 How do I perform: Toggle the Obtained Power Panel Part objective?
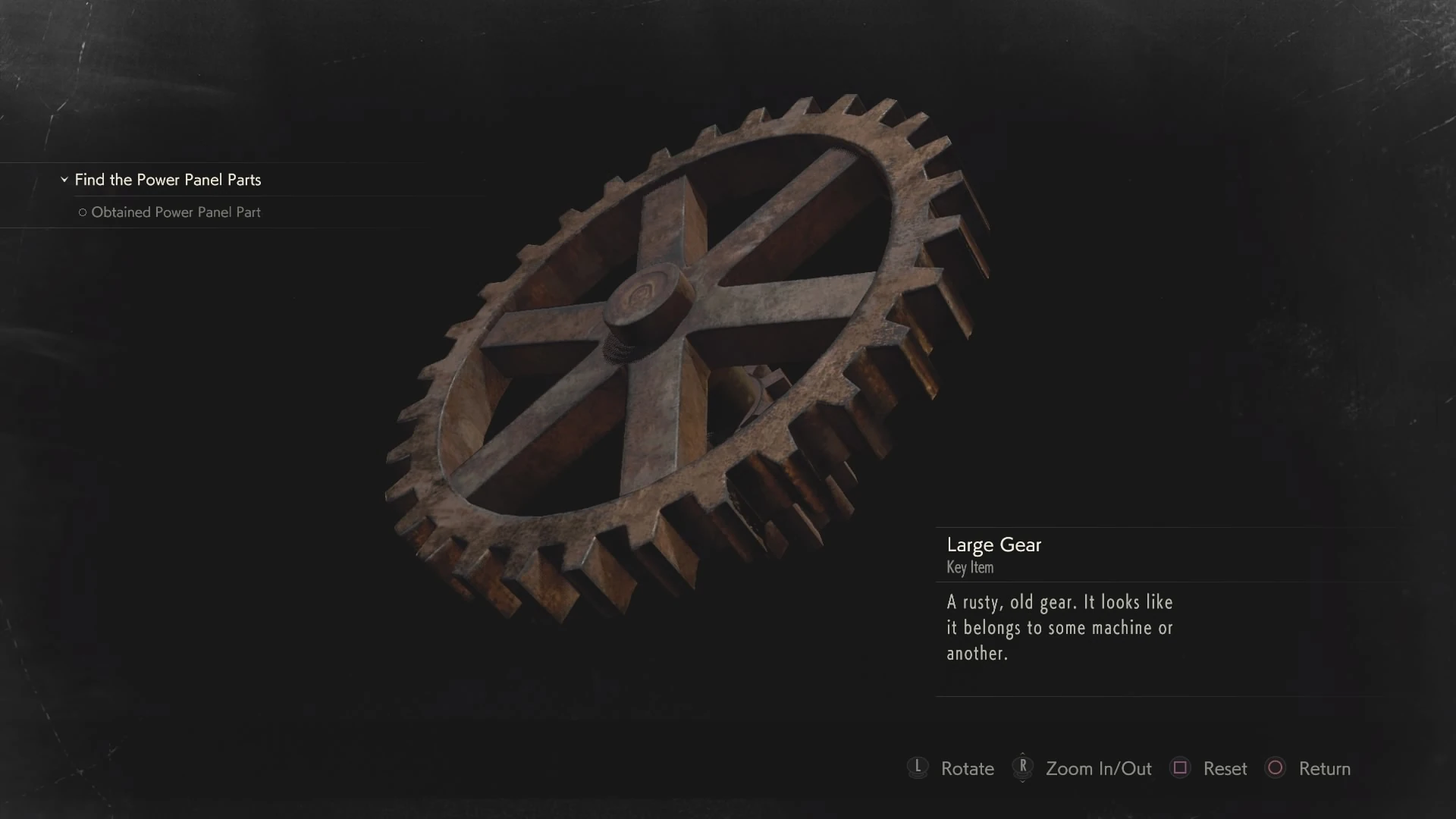pyautogui.click(x=176, y=212)
